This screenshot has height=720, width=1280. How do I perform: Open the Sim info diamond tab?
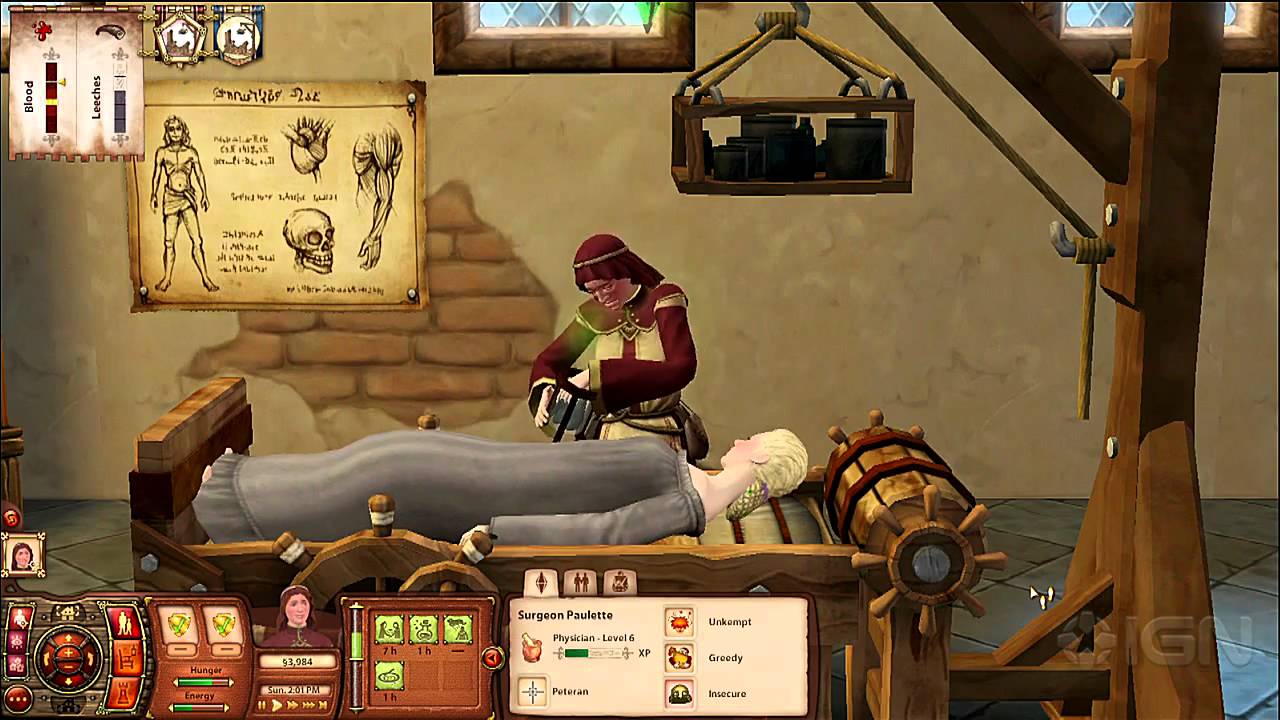[541, 582]
